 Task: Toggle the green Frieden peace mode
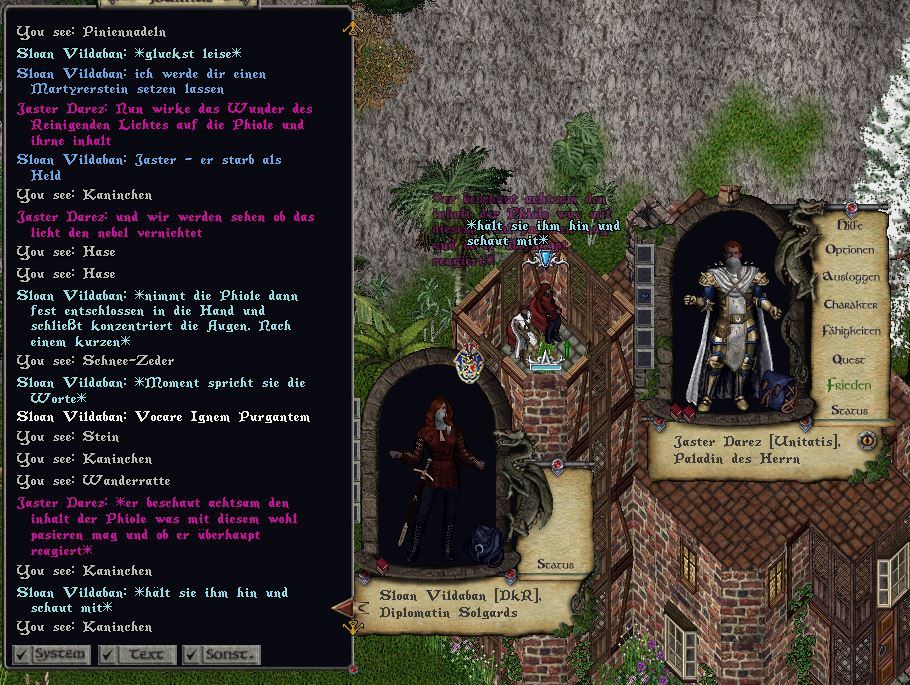pos(849,385)
